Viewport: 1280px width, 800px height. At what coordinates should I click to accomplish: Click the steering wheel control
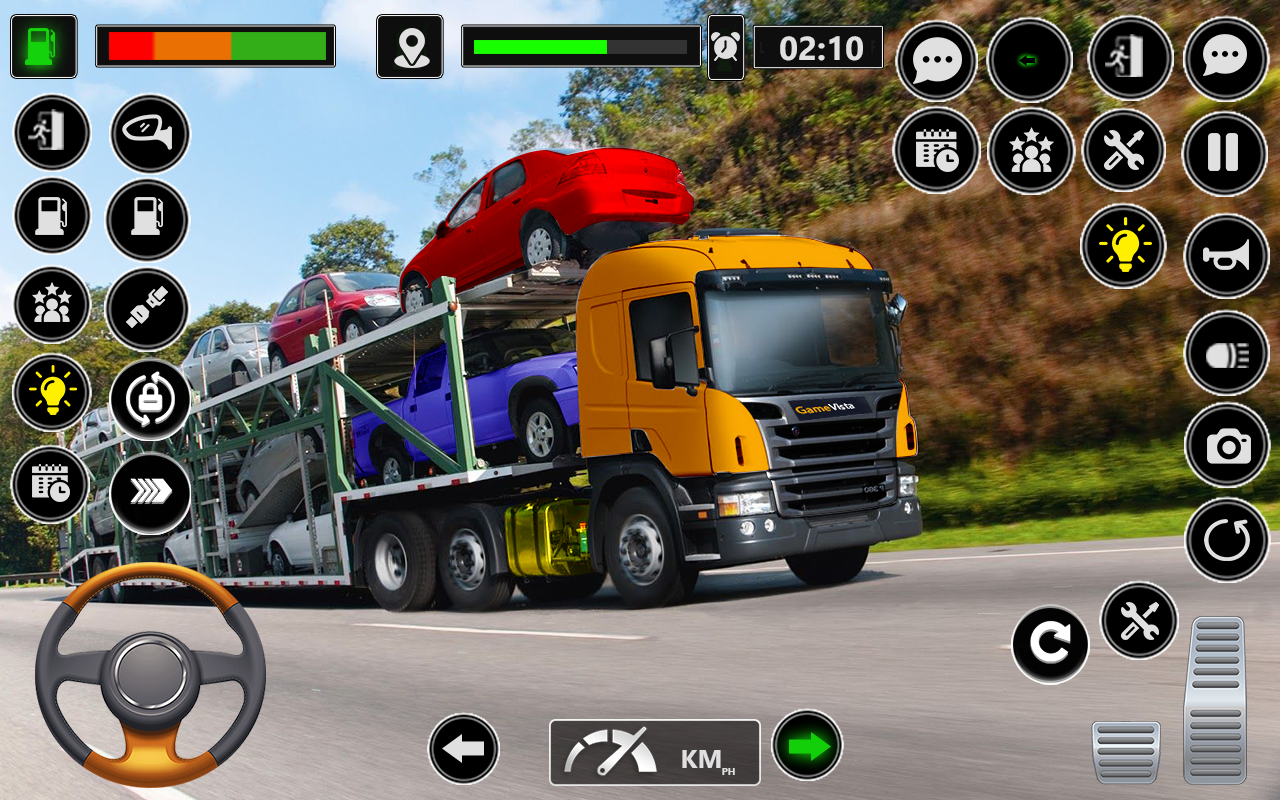coord(150,674)
